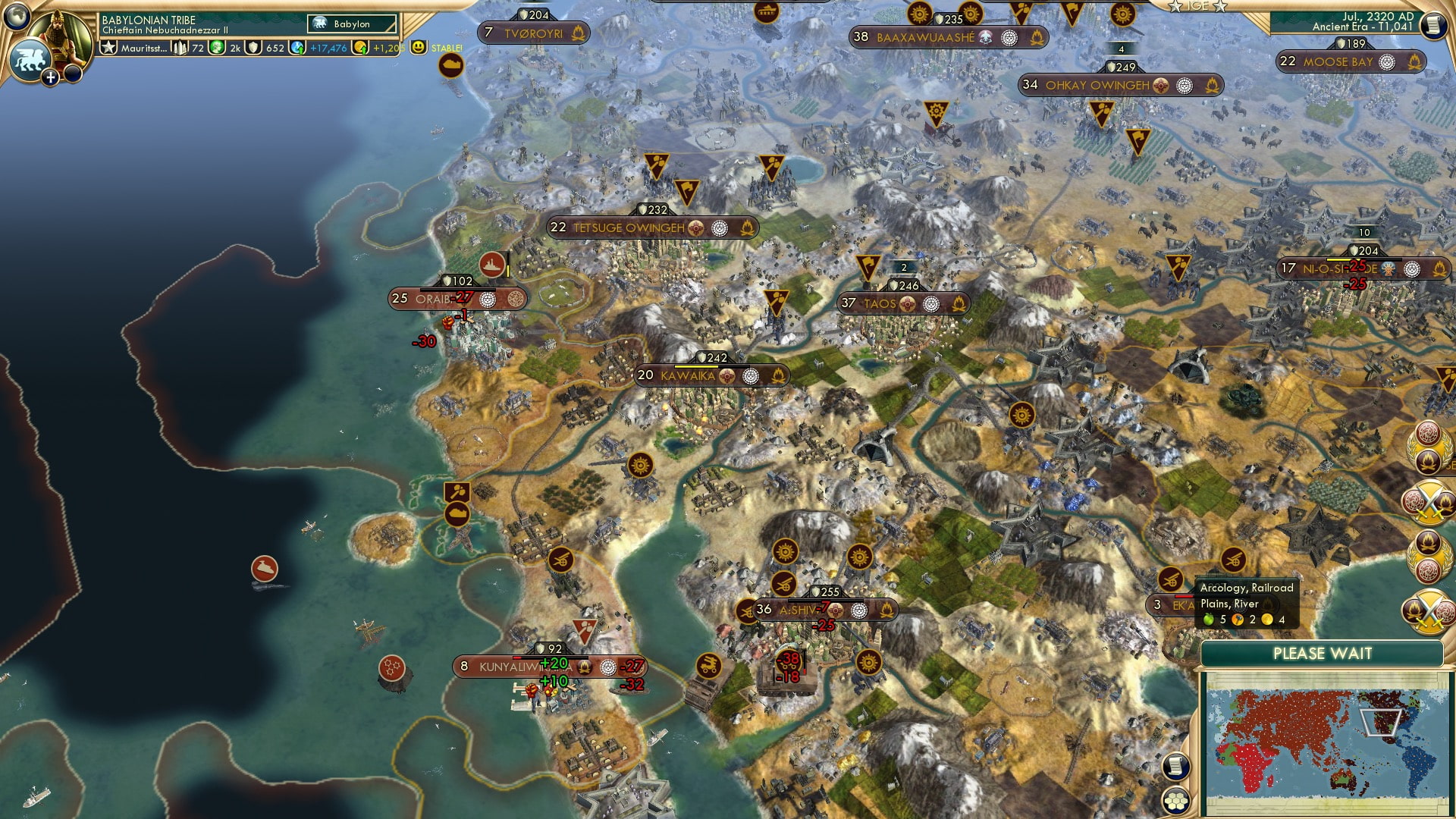Open the Moose Bay city banner
This screenshot has height=819, width=1456.
pos(1338,62)
